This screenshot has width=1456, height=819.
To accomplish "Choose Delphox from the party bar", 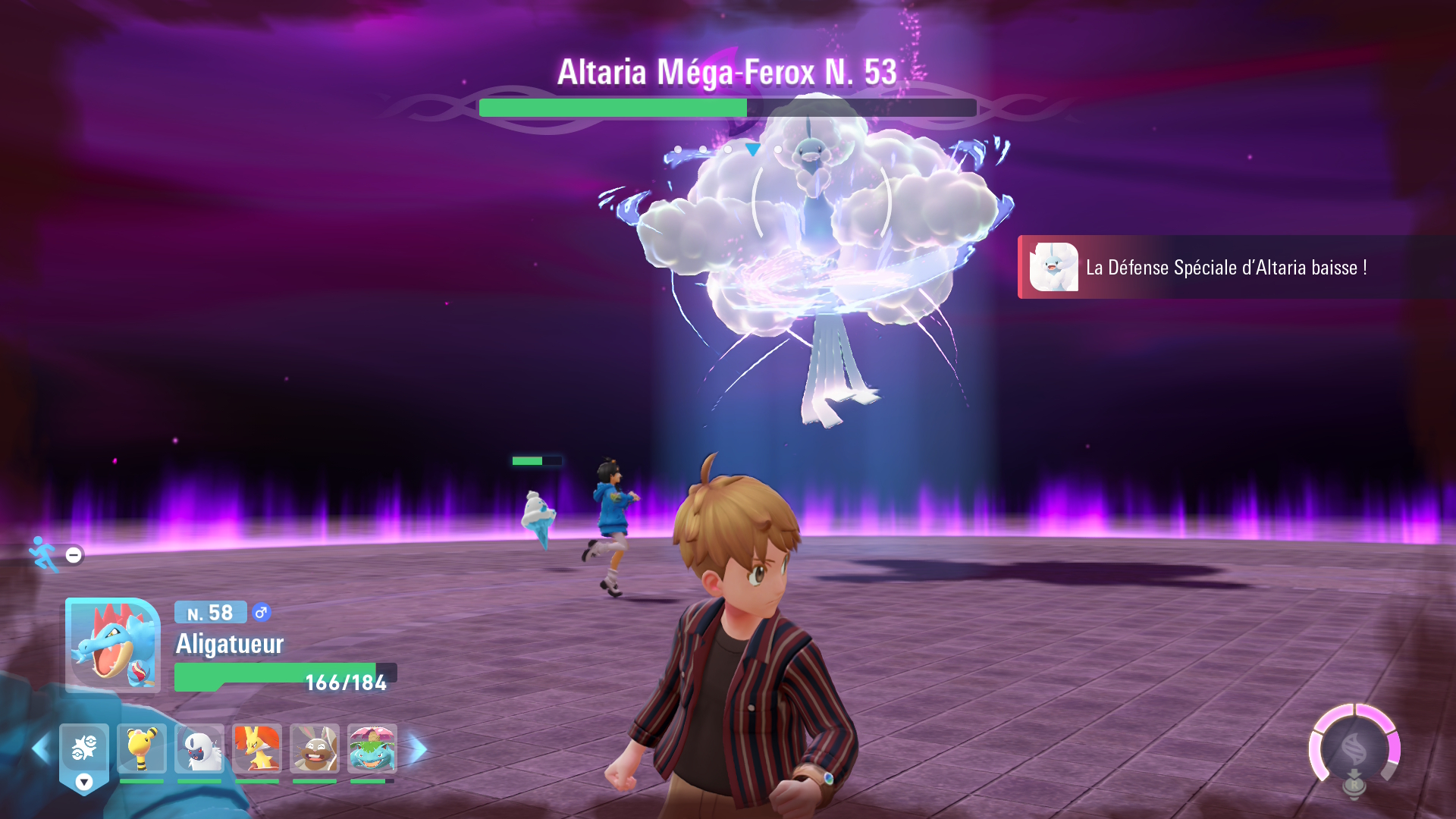I will (257, 748).
